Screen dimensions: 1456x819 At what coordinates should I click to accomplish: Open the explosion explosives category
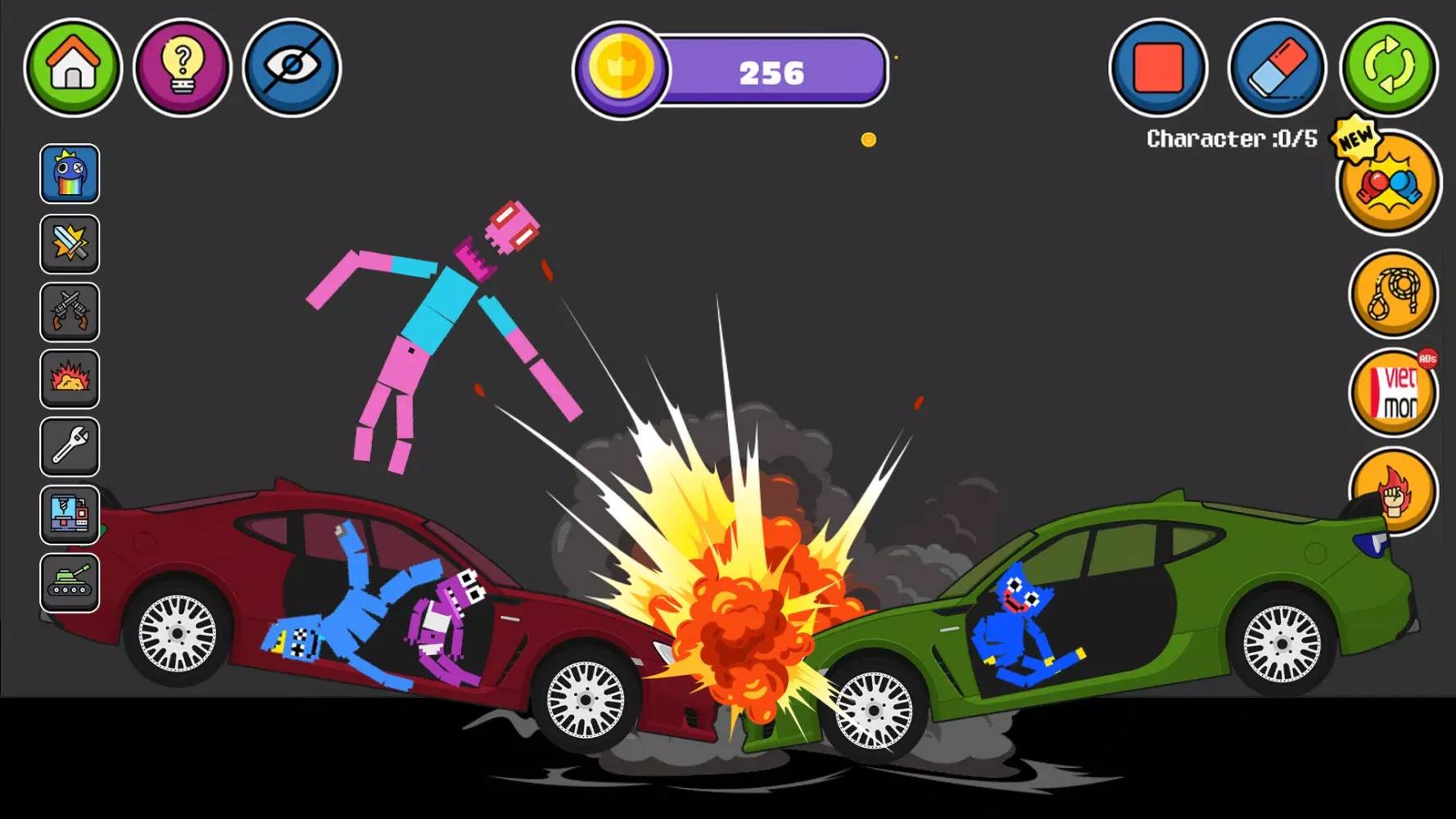[x=70, y=379]
